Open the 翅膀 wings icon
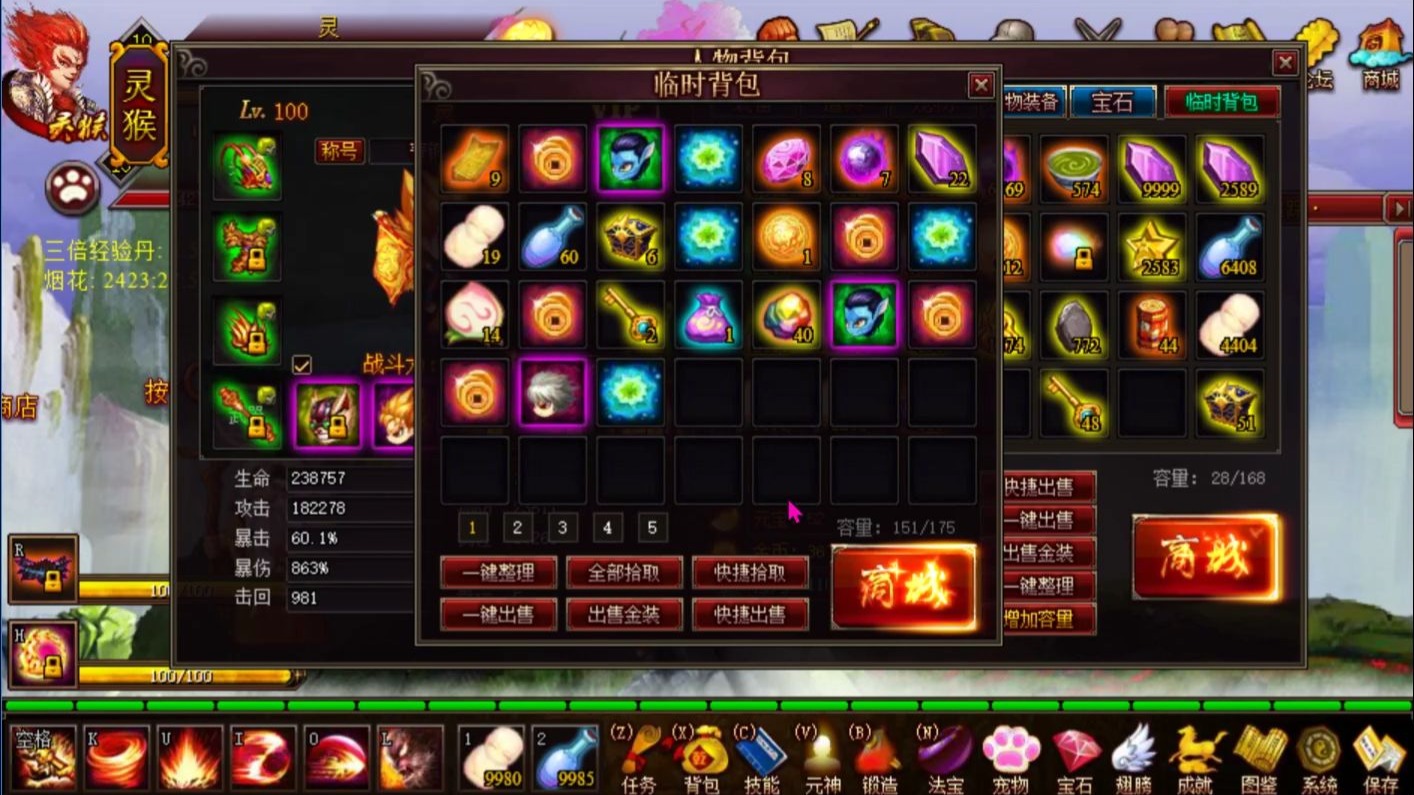 (x=1135, y=750)
